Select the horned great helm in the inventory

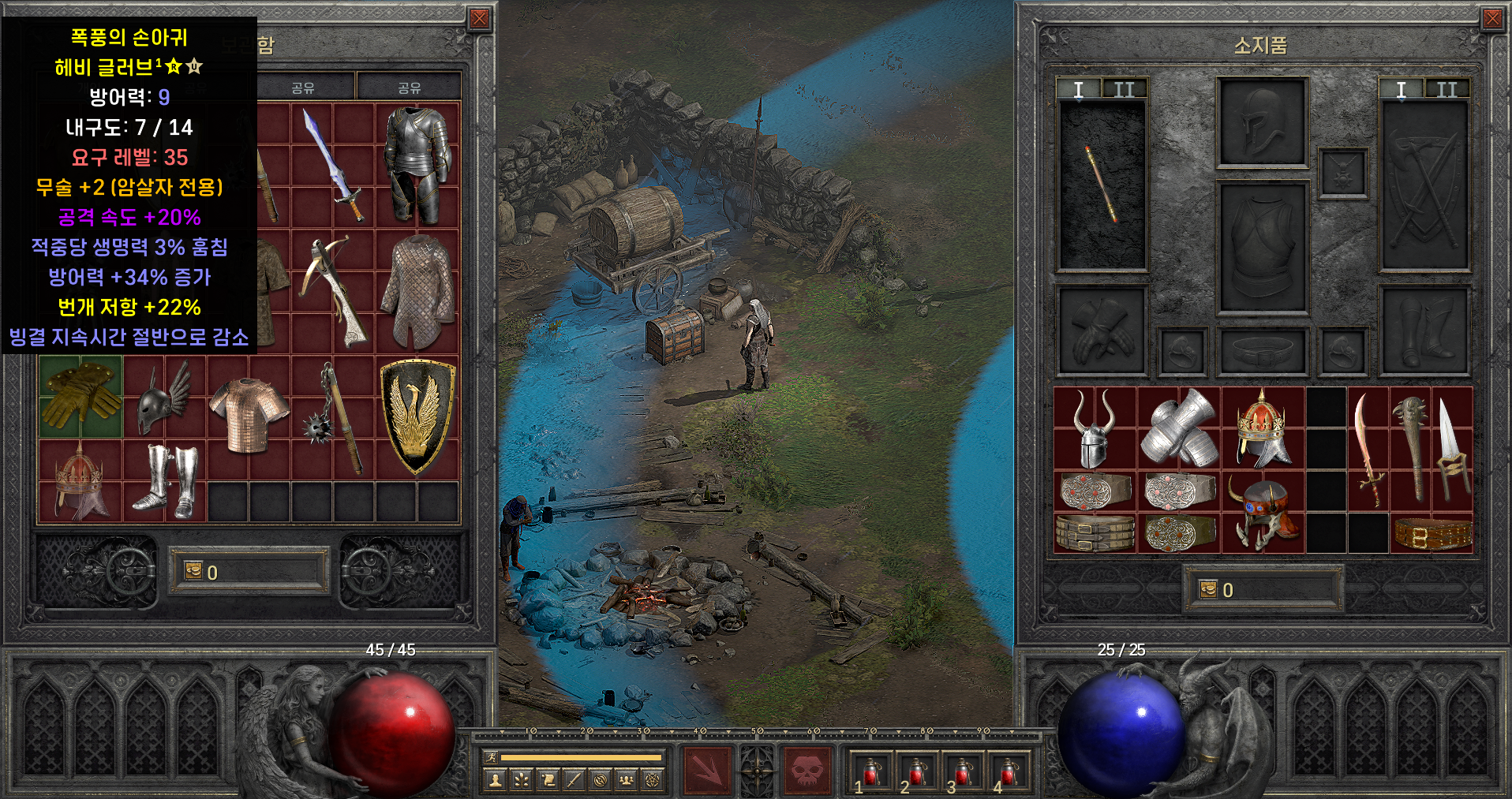tap(1095, 428)
